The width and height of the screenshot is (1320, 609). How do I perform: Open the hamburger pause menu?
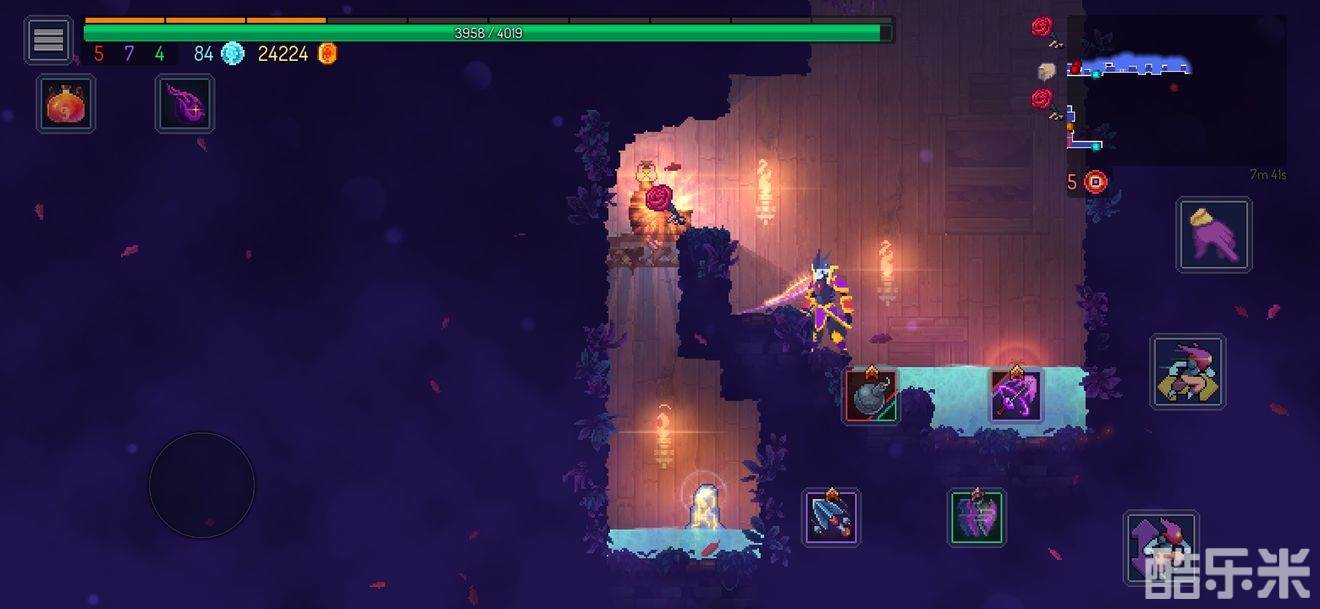48,40
